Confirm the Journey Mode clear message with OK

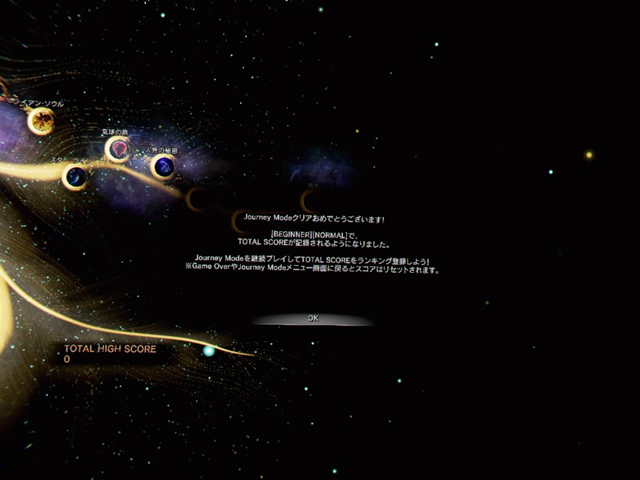(x=312, y=318)
